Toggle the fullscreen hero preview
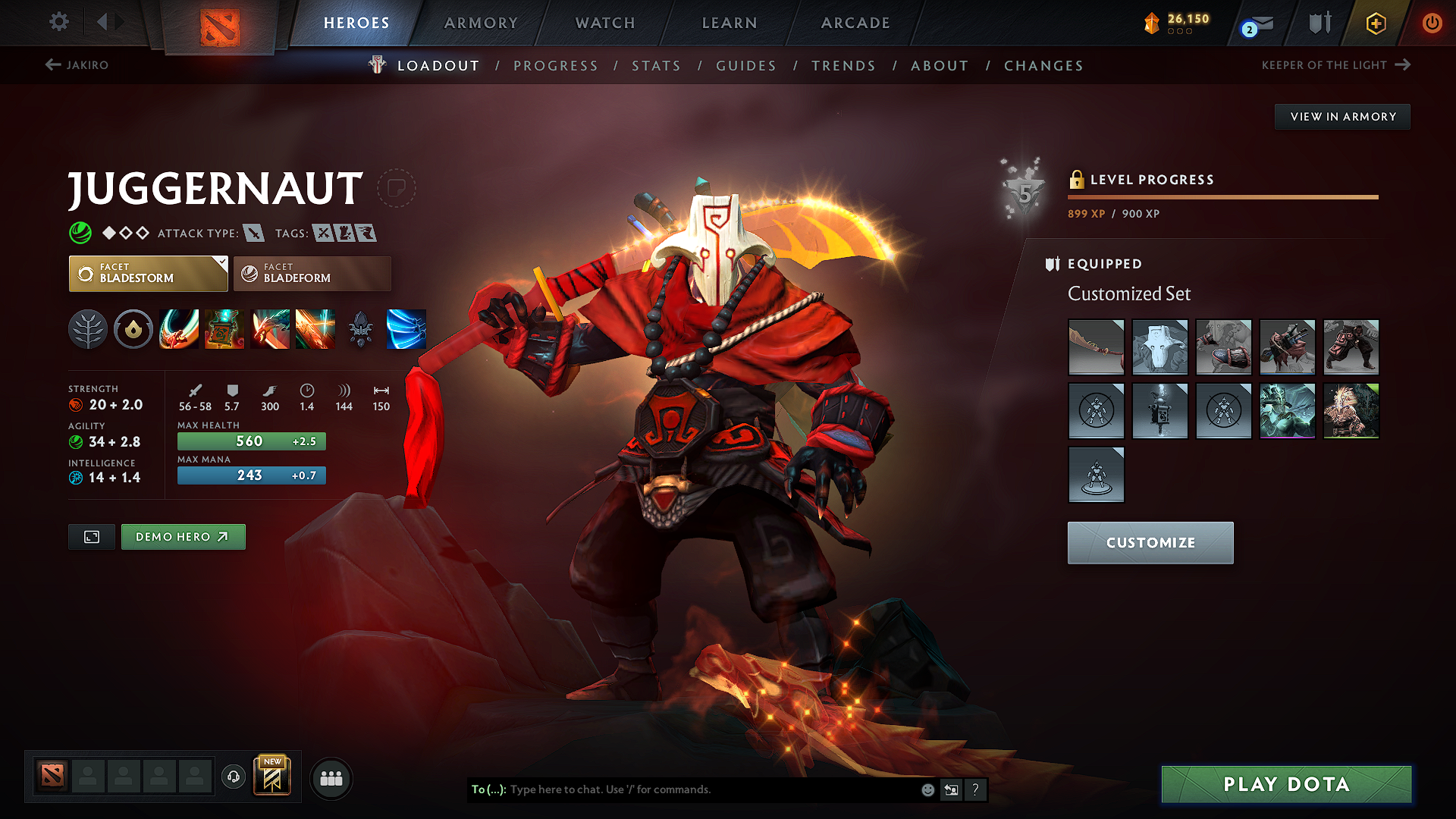The image size is (1456, 819). pyautogui.click(x=91, y=536)
